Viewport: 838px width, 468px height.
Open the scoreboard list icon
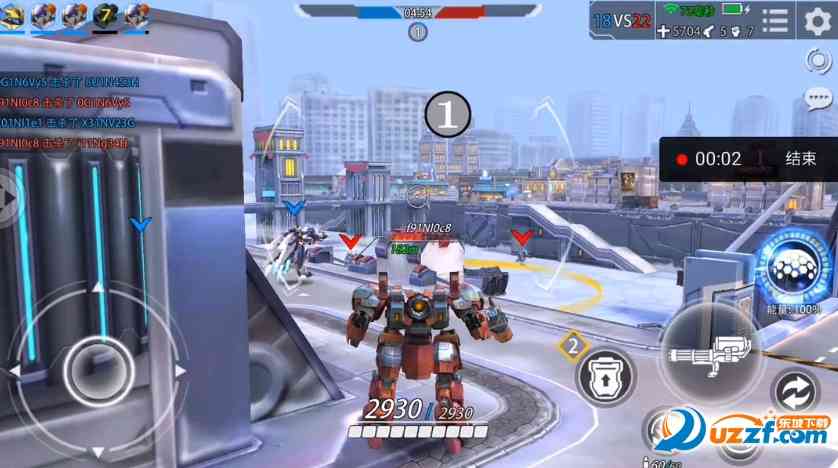pos(774,22)
